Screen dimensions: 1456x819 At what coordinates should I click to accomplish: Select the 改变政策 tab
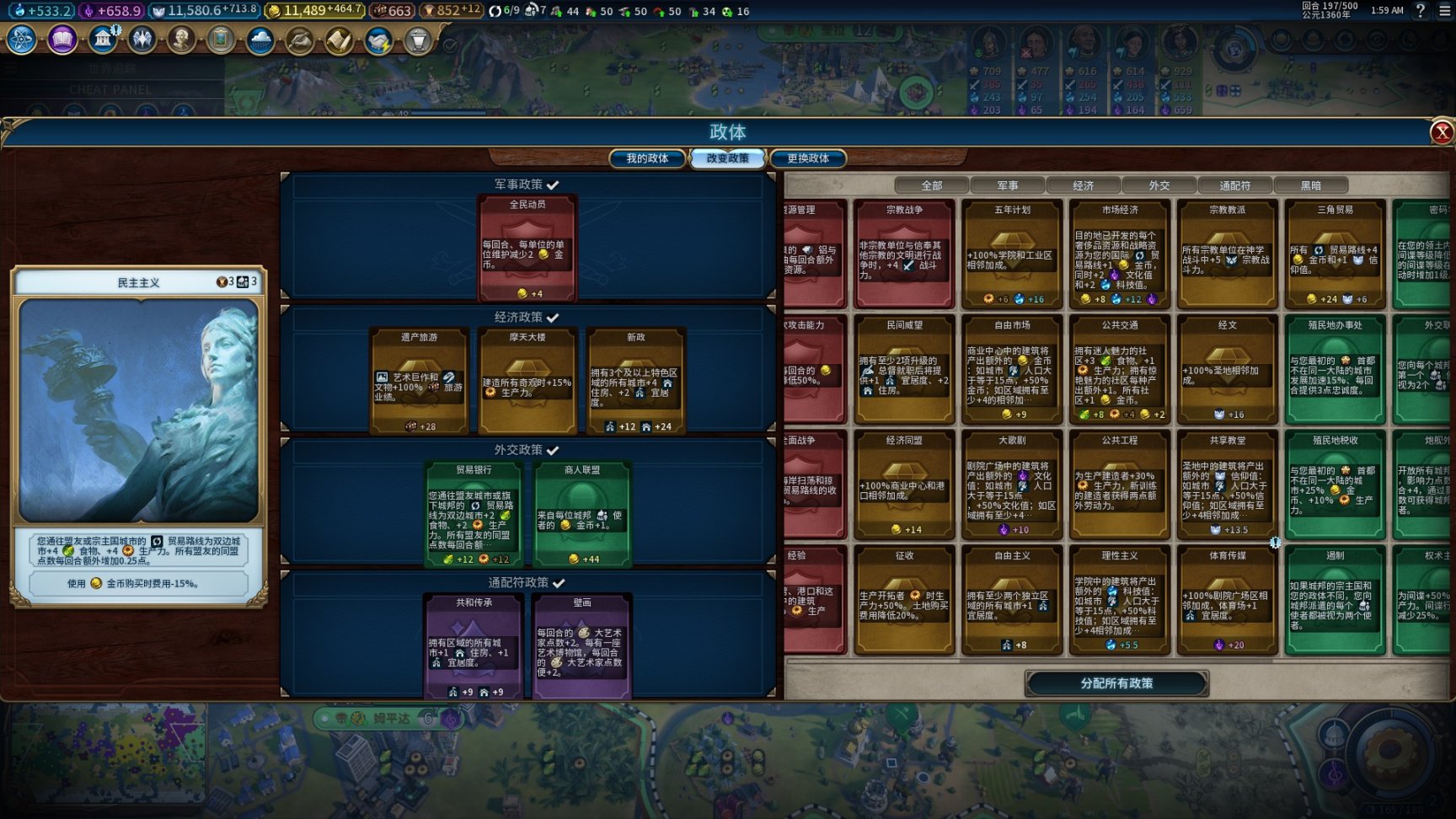727,158
